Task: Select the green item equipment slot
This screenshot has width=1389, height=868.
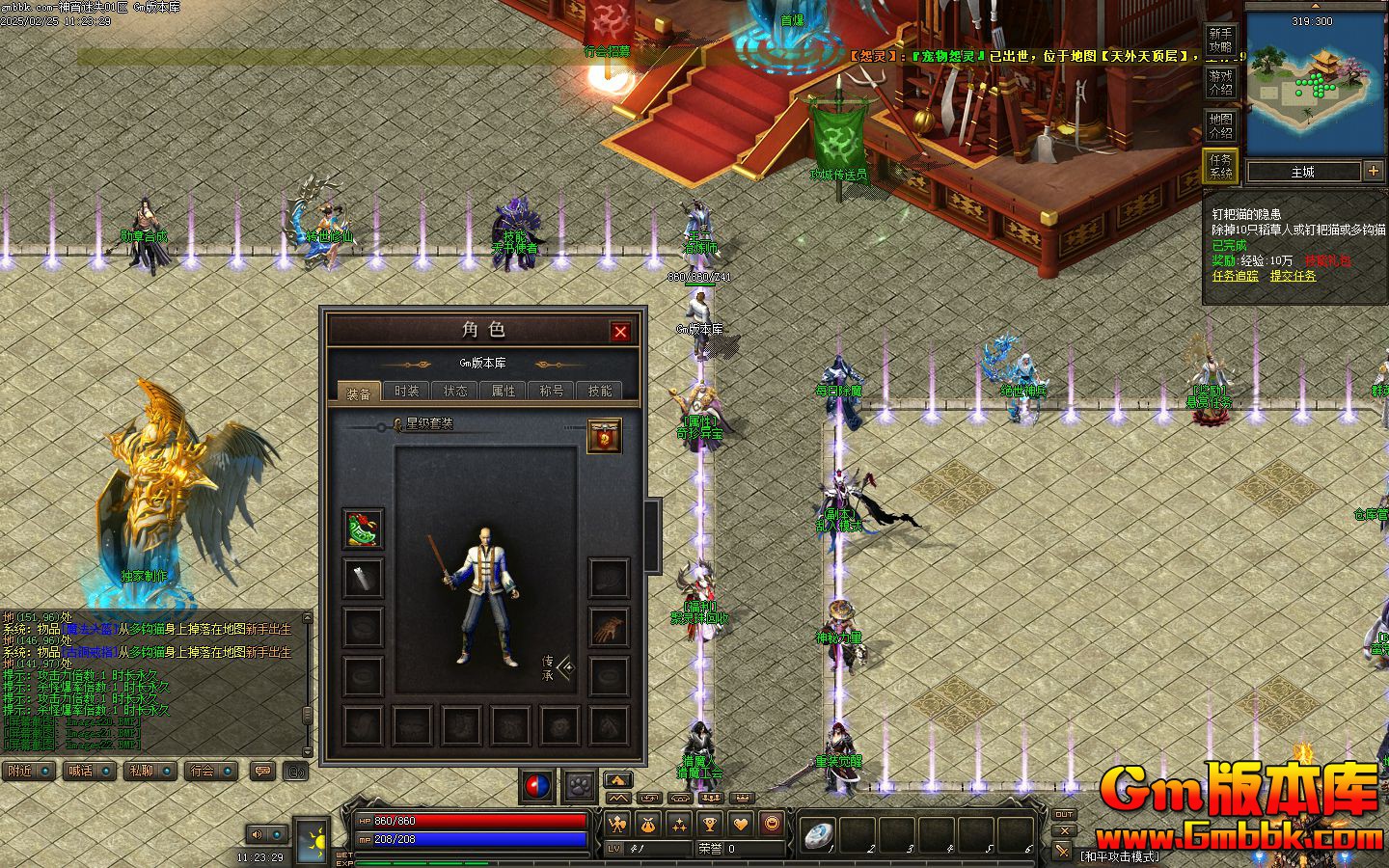Action: click(x=363, y=529)
